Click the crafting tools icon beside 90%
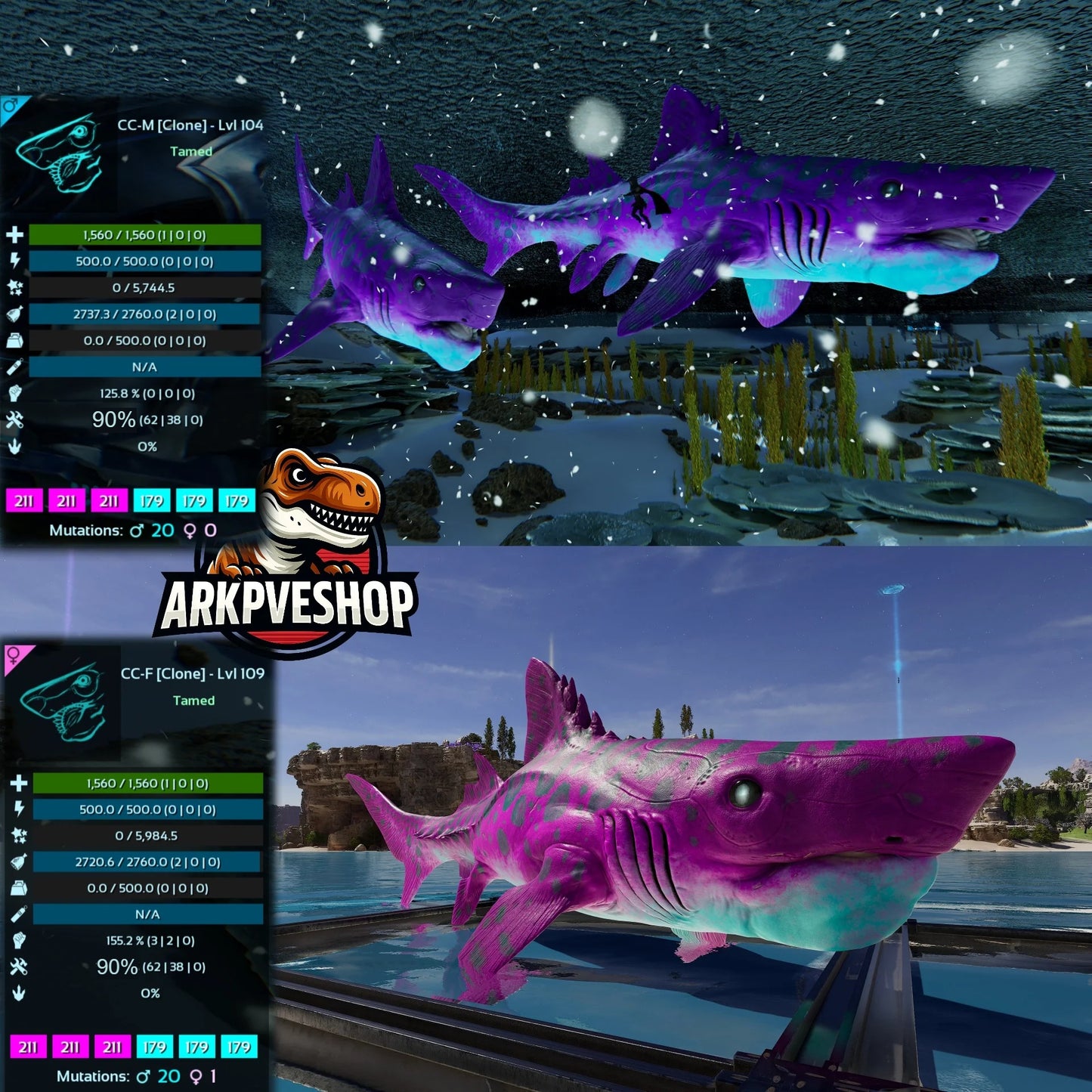This screenshot has width=1092, height=1092. (x=15, y=419)
